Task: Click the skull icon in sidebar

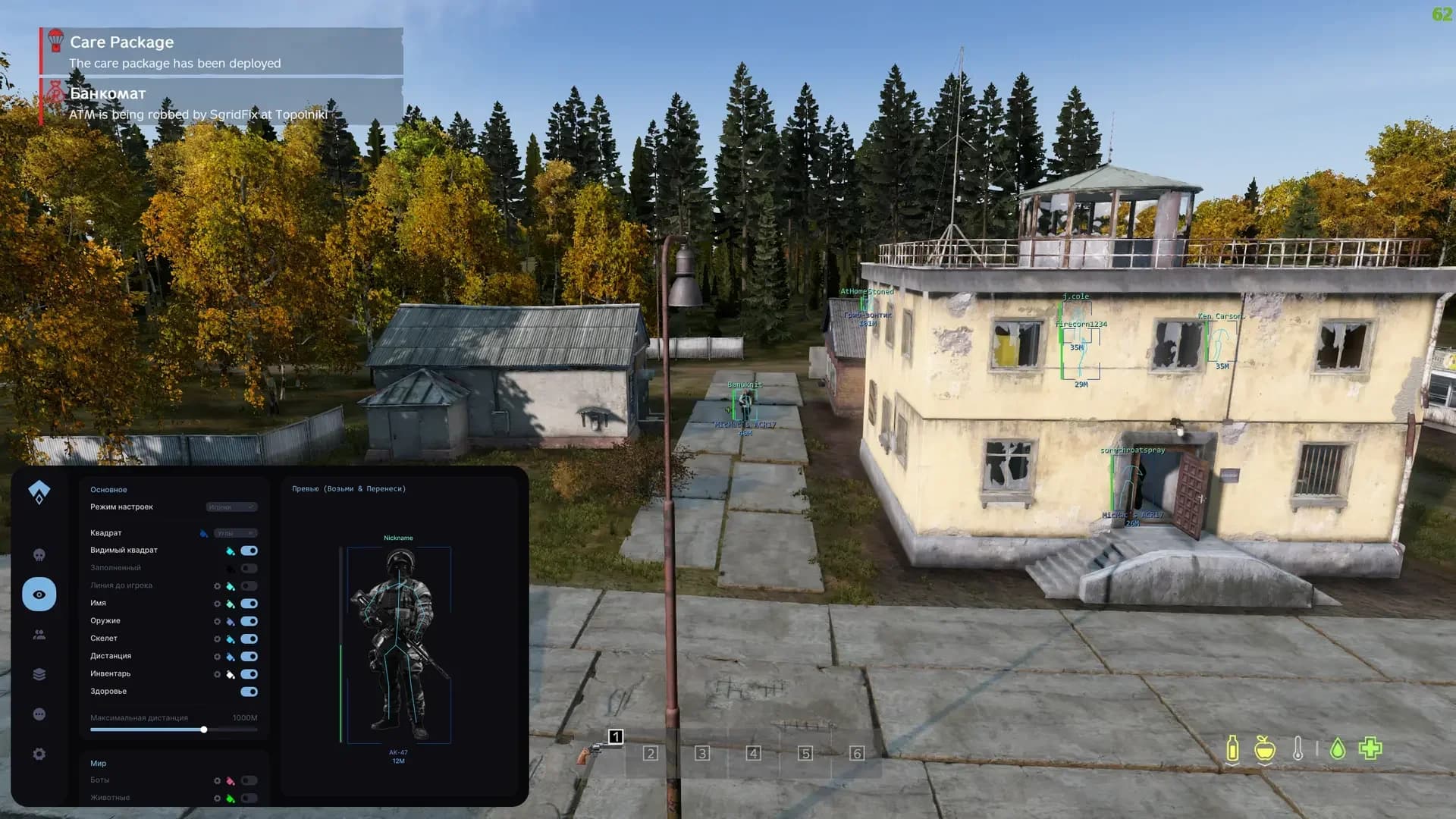Action: [x=39, y=554]
